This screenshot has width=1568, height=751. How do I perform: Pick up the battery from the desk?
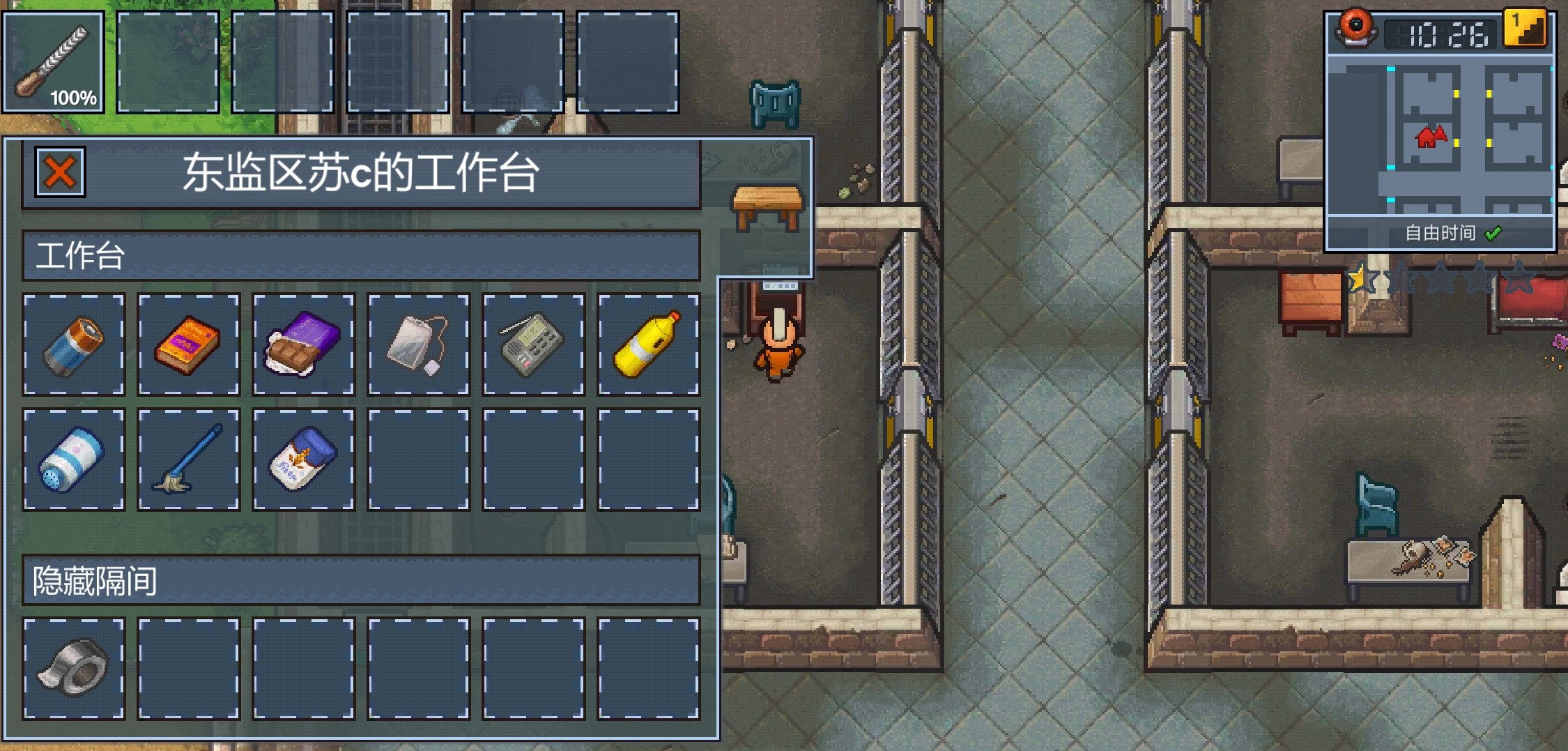click(x=74, y=344)
